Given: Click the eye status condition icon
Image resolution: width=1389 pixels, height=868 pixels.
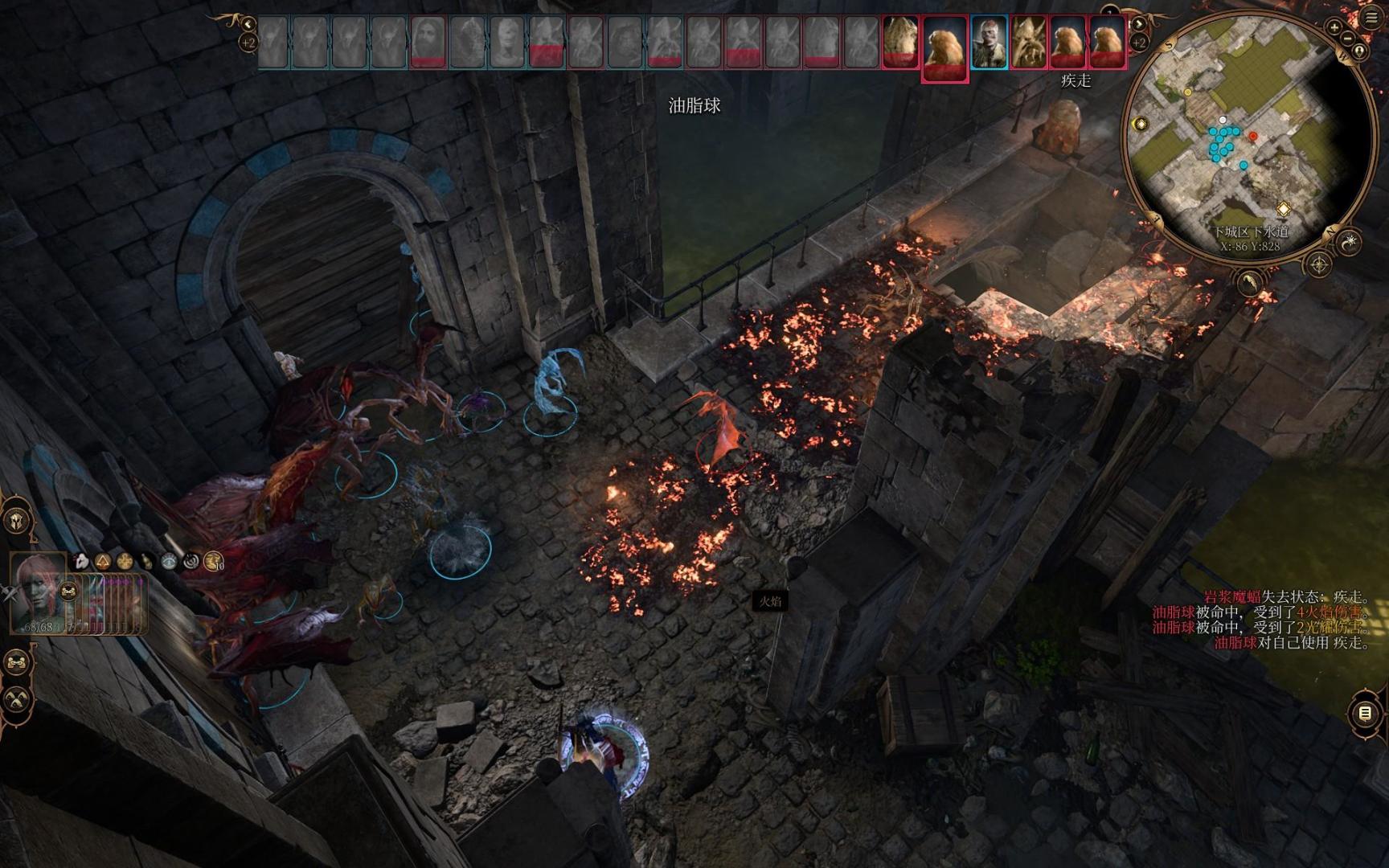Looking at the screenshot, I should (169, 562).
